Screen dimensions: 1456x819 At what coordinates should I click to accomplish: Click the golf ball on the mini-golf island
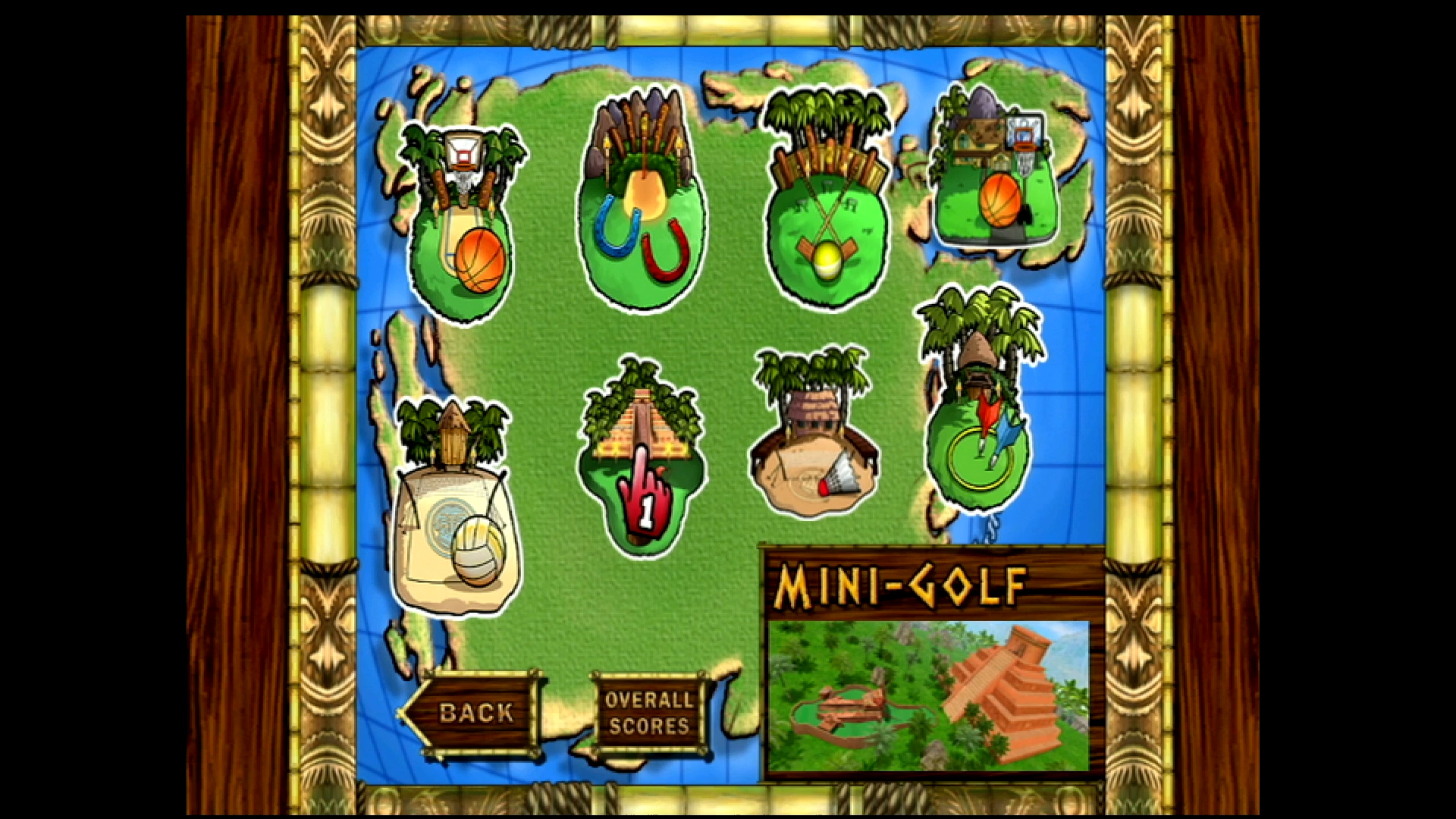coord(827,262)
